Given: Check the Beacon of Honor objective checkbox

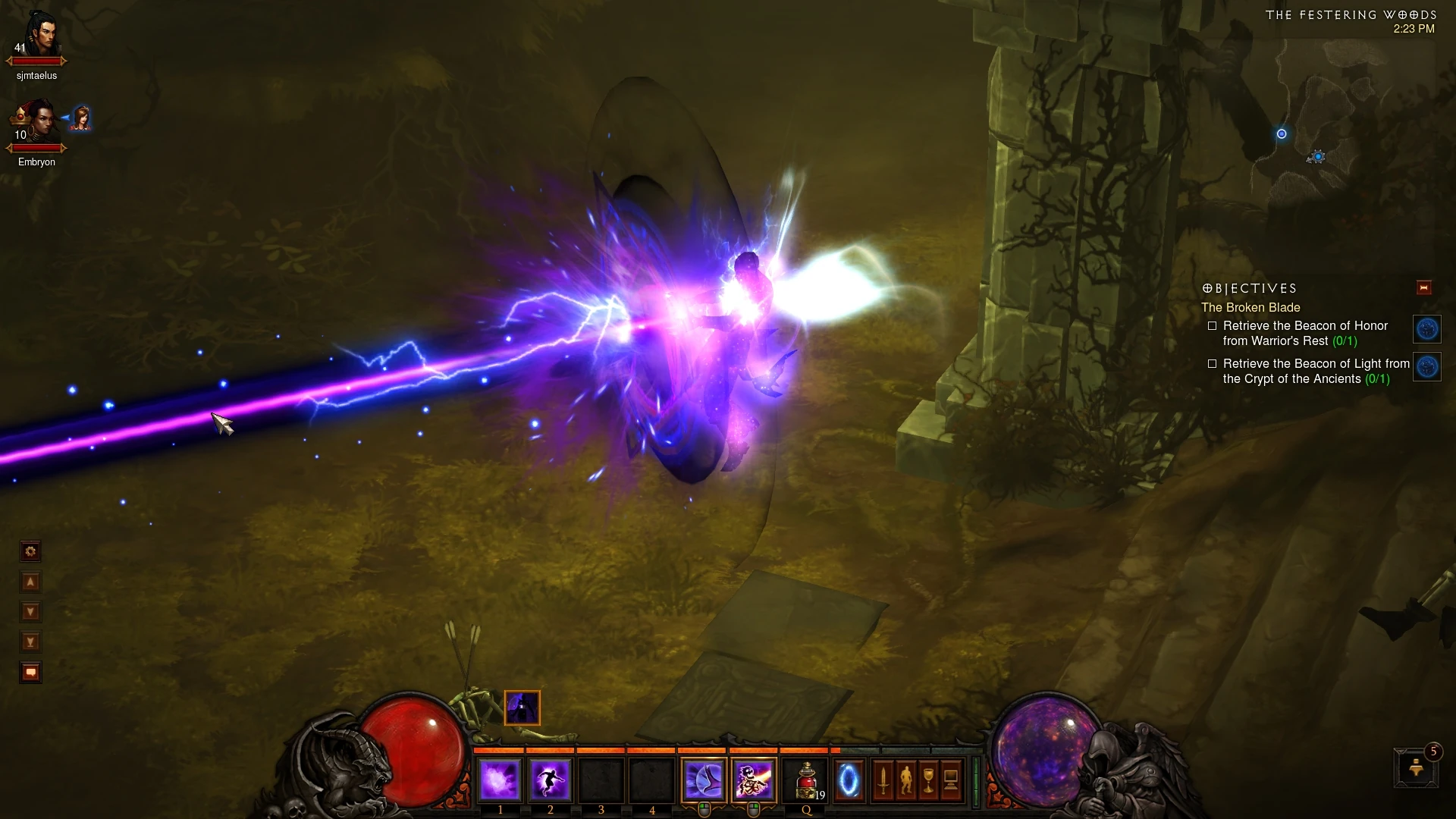Looking at the screenshot, I should click(x=1213, y=325).
